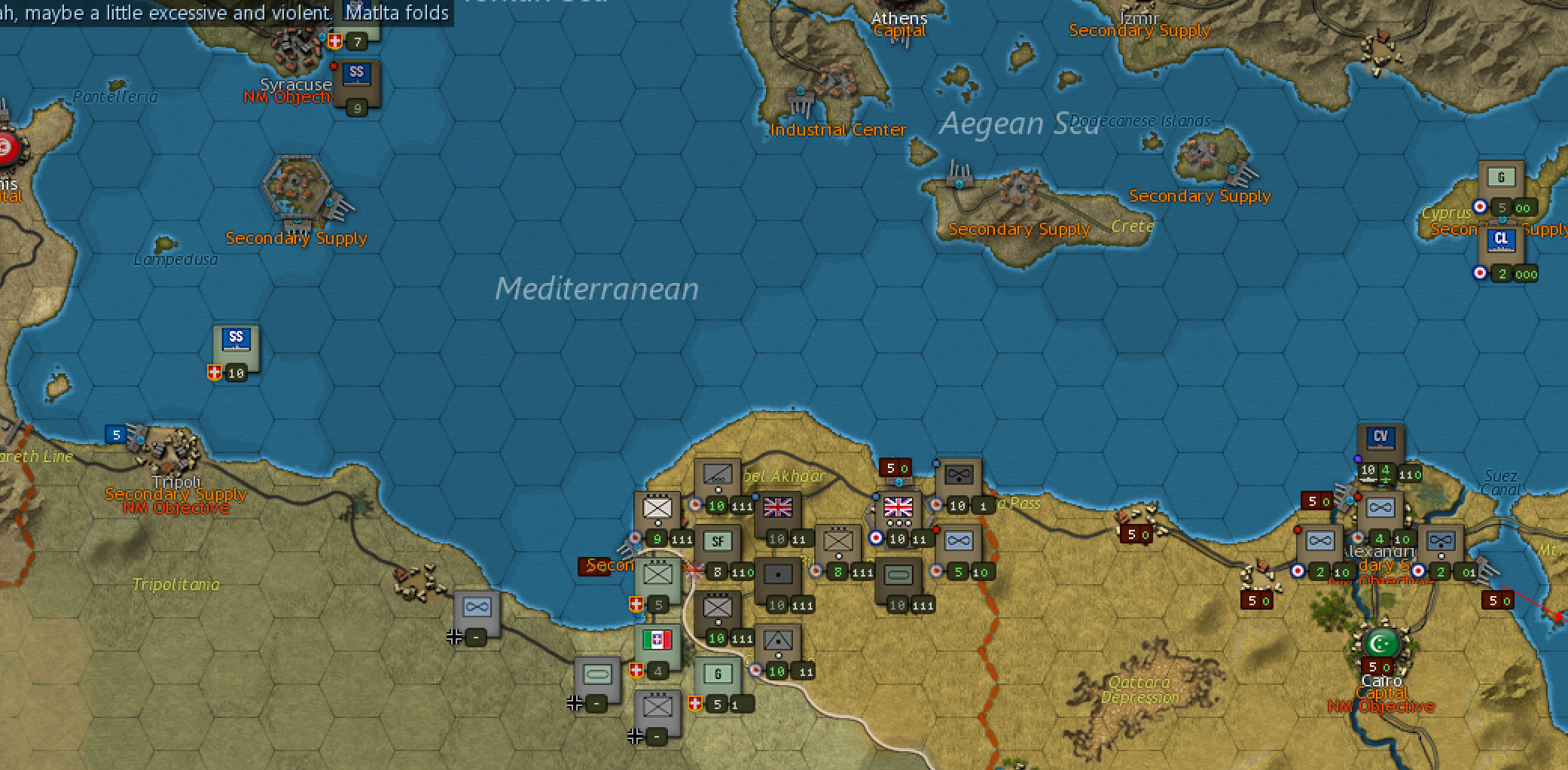Select the Italian garrison unit at strength 5
The image size is (1568, 770).
click(x=717, y=674)
